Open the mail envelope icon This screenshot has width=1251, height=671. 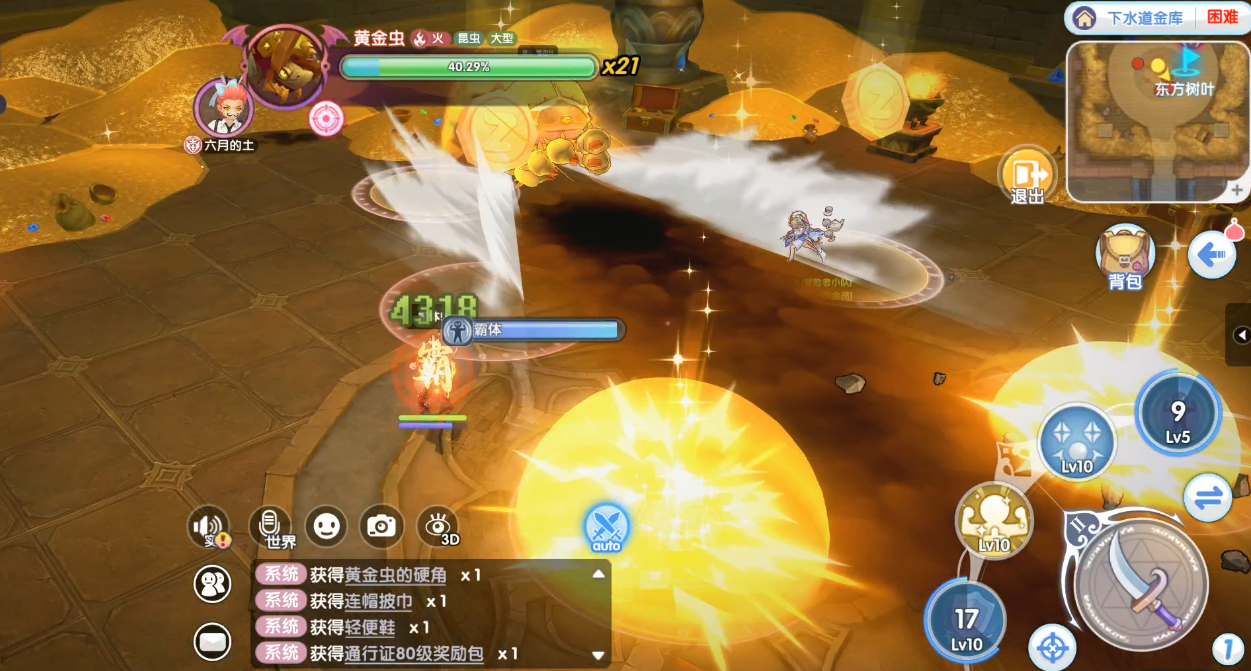[x=212, y=641]
